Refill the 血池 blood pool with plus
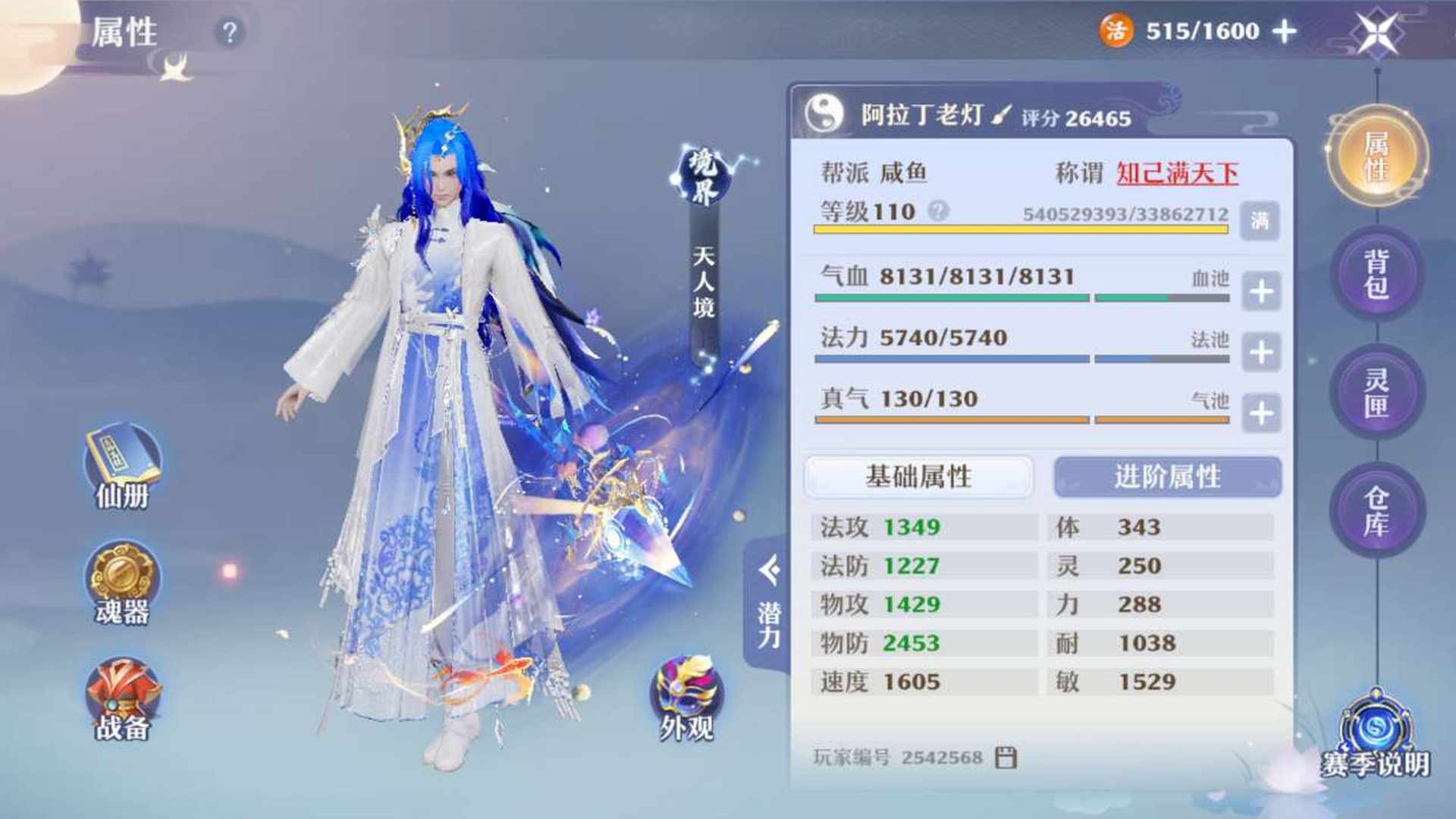 1261,291
